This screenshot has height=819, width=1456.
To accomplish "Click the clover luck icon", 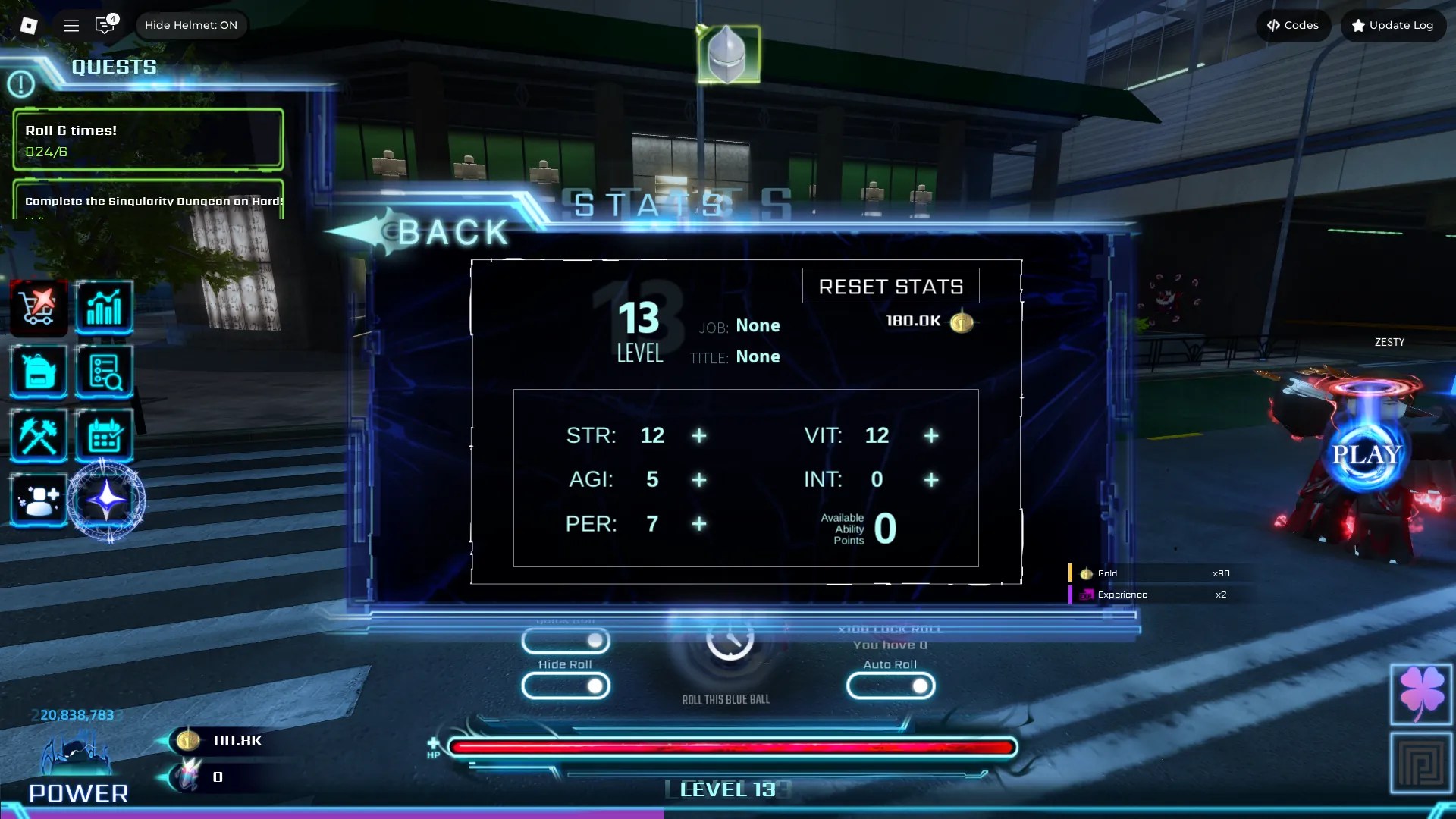I will [1423, 695].
